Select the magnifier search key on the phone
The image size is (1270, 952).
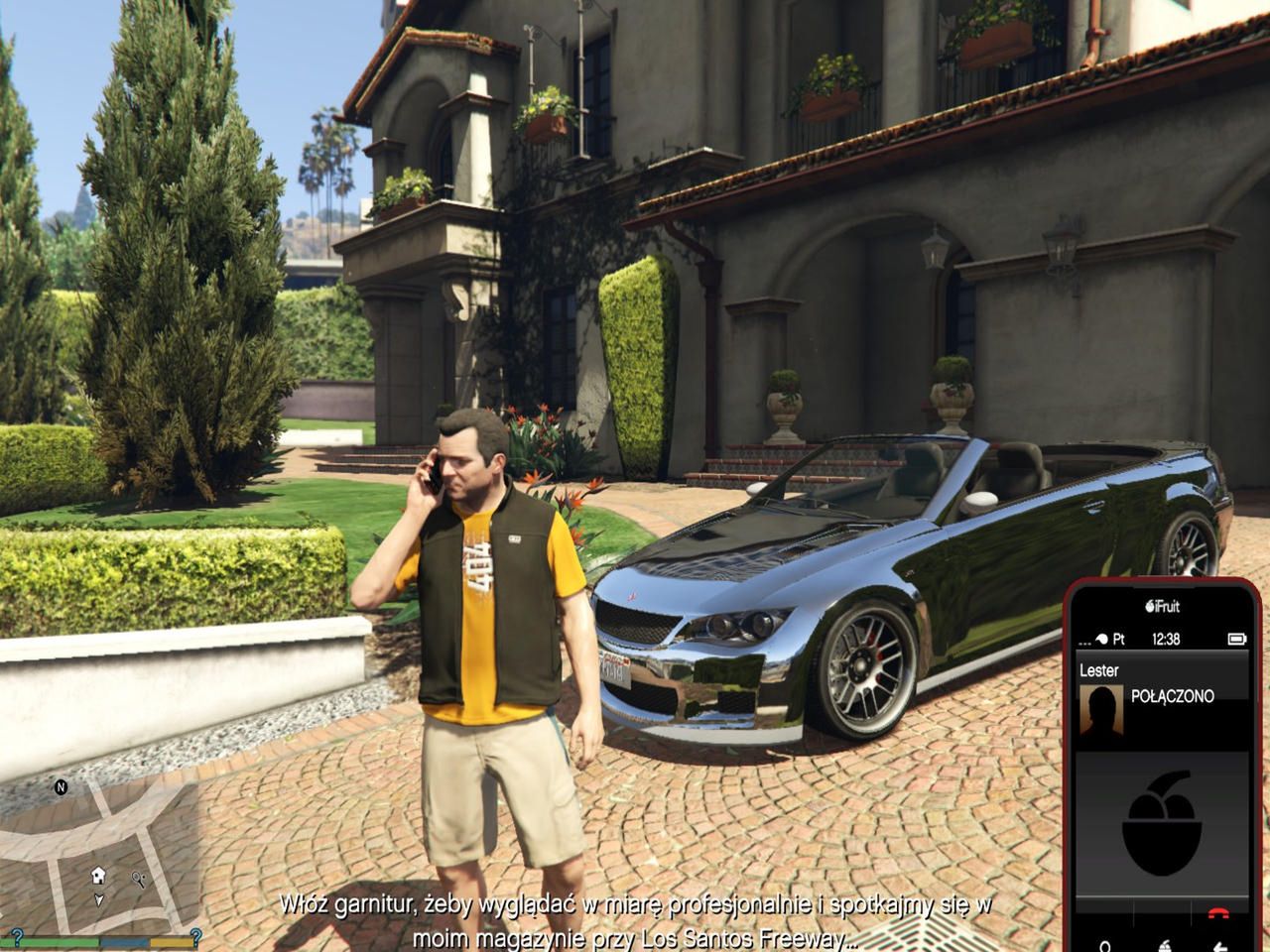click(1105, 945)
